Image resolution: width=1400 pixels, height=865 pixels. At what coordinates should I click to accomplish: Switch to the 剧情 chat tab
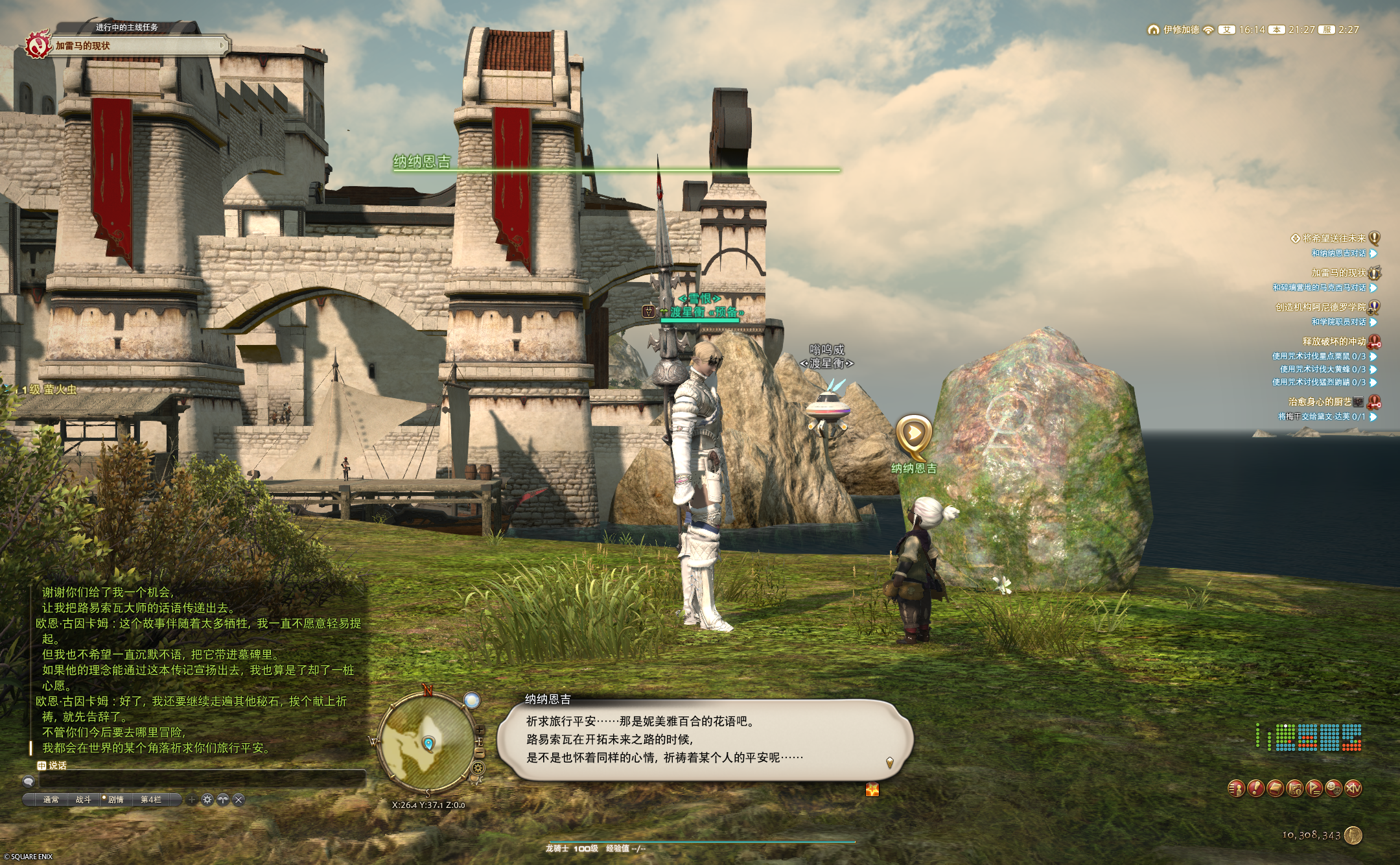click(116, 800)
